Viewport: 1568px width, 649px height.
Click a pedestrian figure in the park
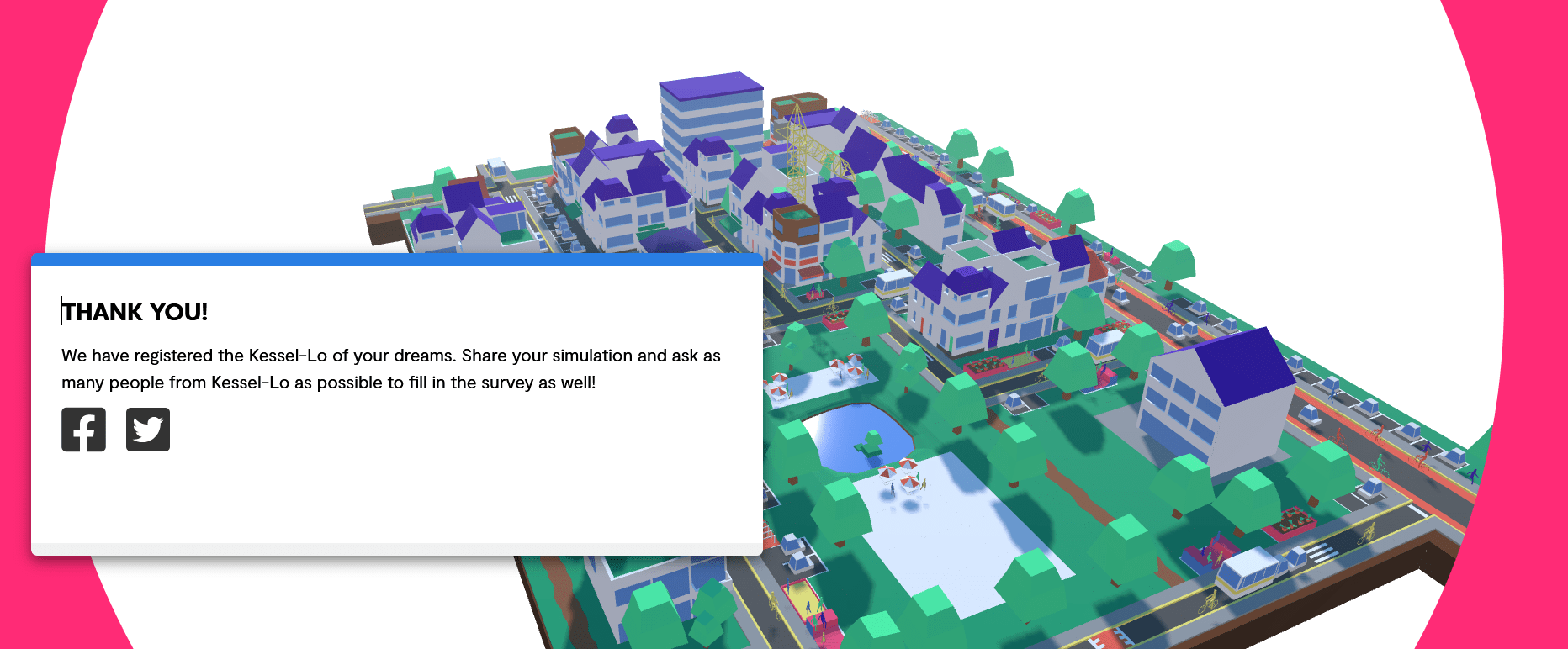point(891,490)
